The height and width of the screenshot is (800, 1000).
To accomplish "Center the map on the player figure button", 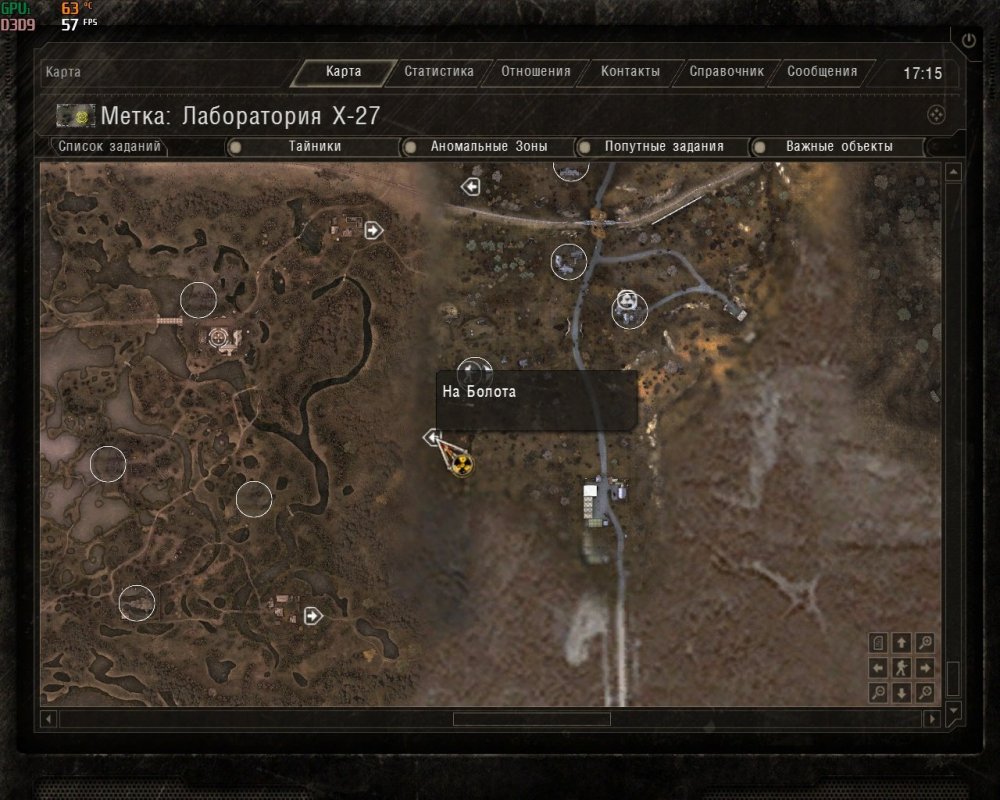I will (902, 668).
